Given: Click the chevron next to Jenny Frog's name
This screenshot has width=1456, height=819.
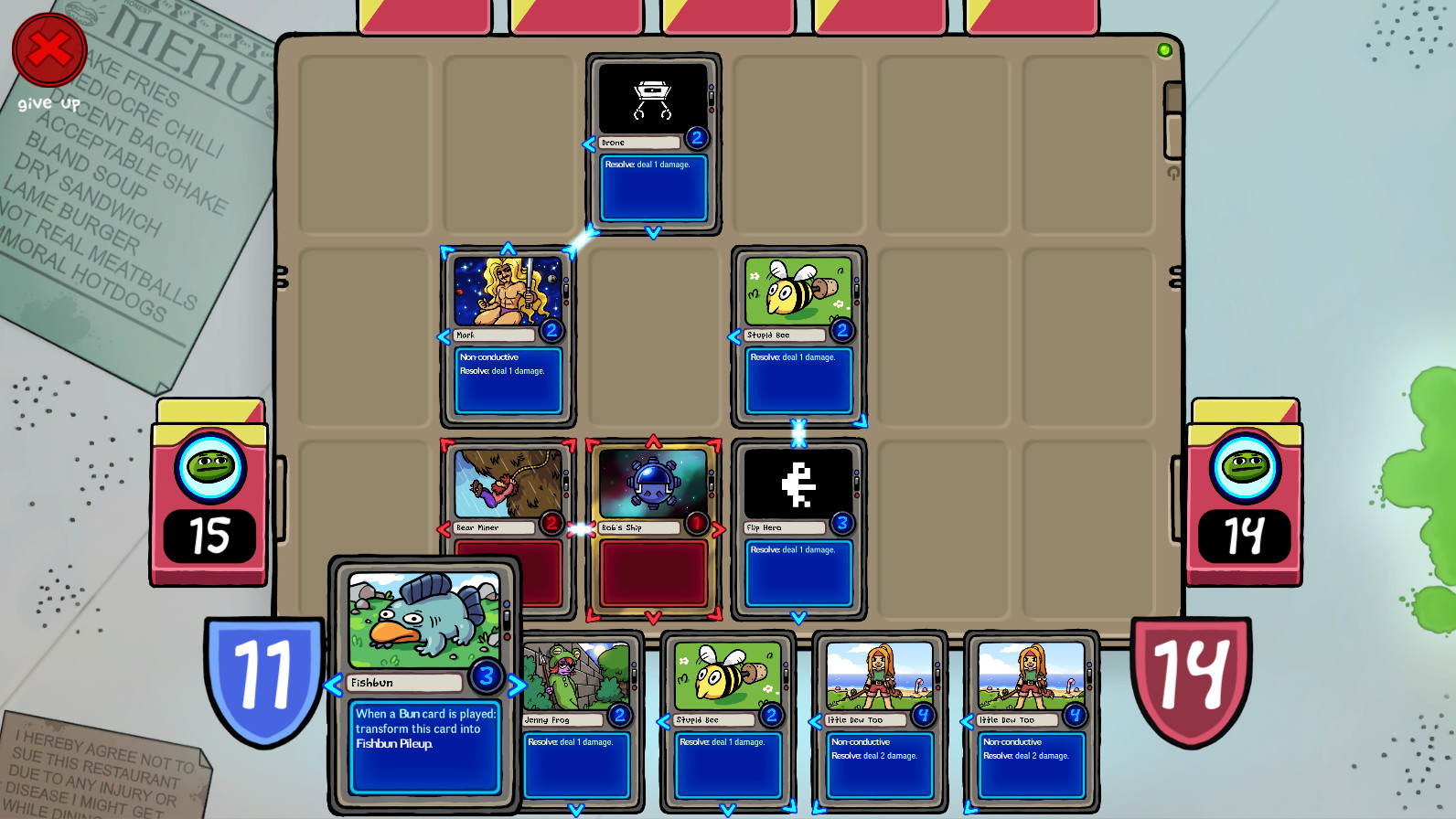Looking at the screenshot, I should tap(517, 719).
